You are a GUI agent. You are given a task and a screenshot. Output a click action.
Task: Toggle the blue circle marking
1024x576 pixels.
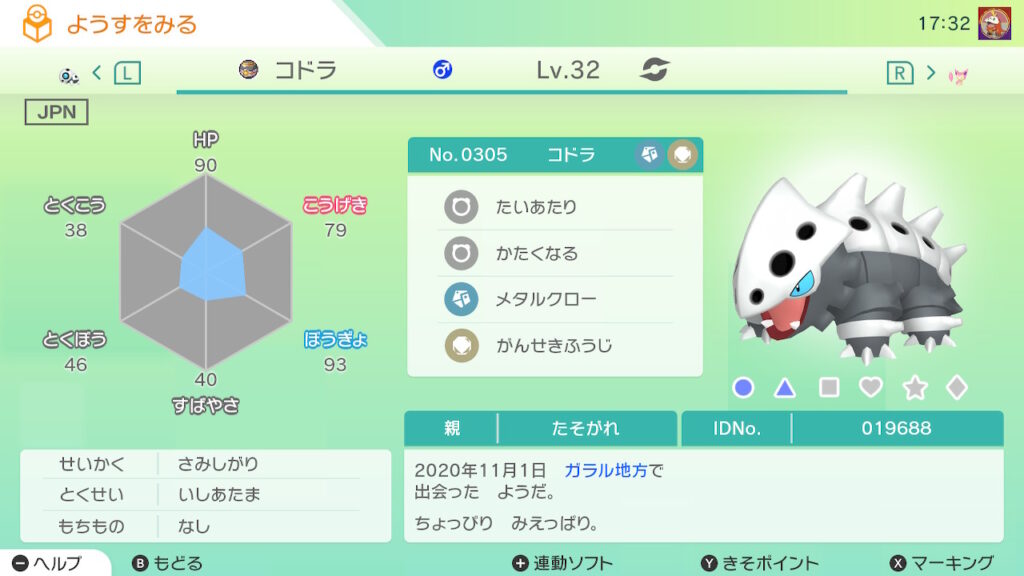(x=743, y=388)
